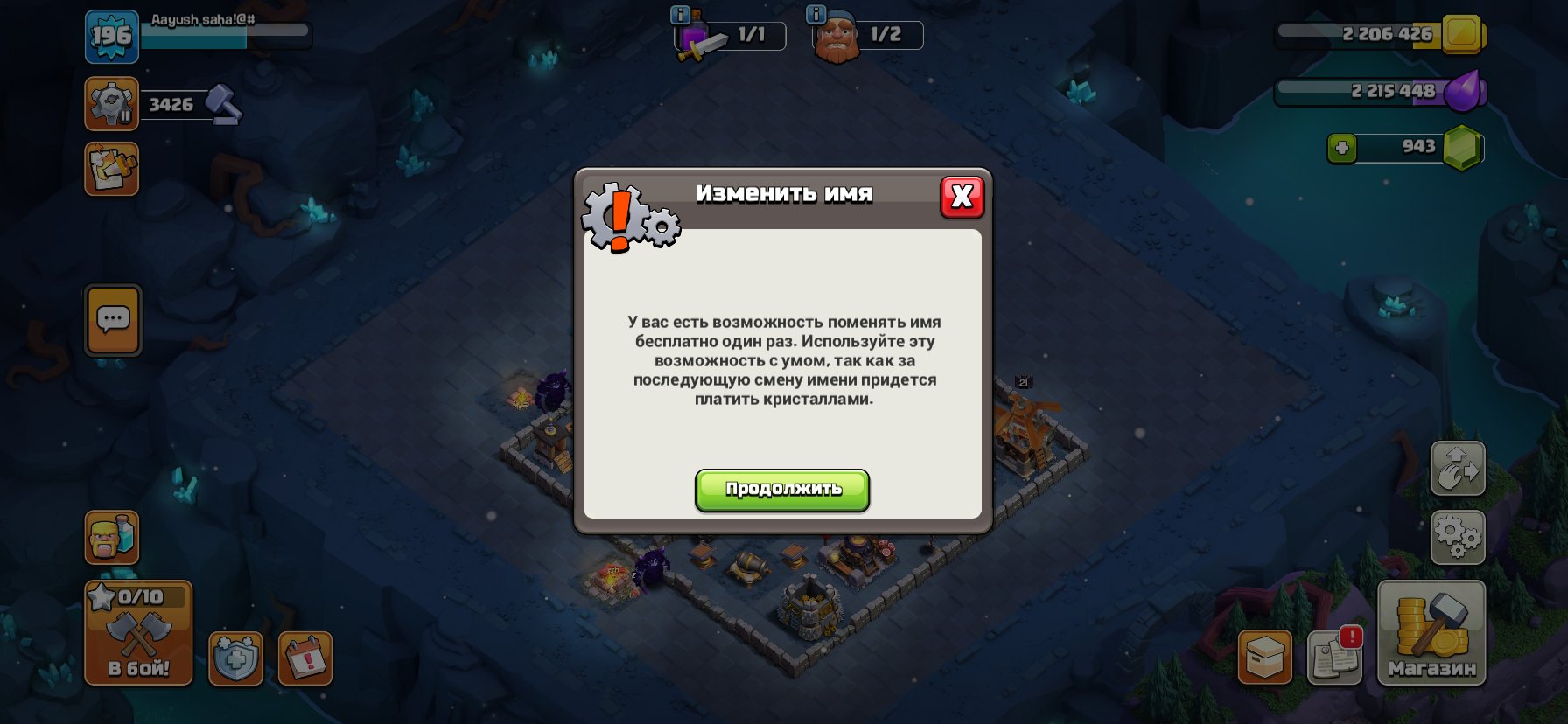Click the gesture upgrade hand icon
Screen dimensions: 1568x724
pyautogui.click(x=1458, y=470)
